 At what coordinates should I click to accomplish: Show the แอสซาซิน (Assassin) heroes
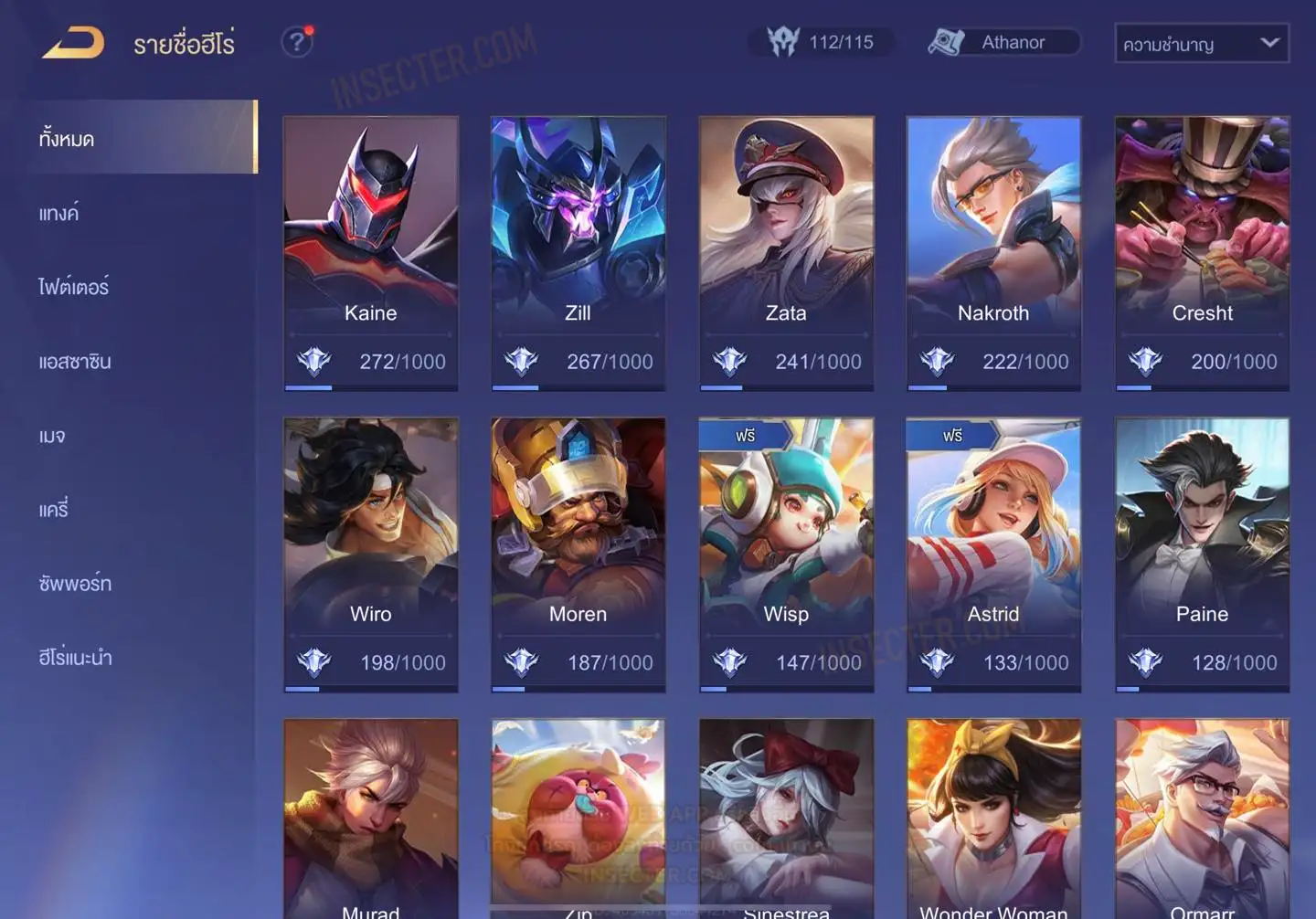click(75, 362)
